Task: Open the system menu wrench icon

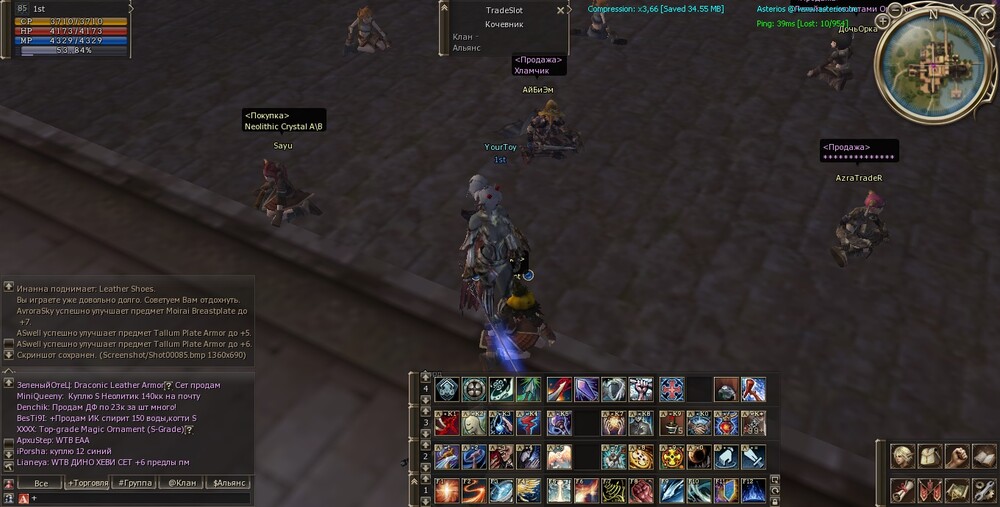Action: [x=984, y=491]
